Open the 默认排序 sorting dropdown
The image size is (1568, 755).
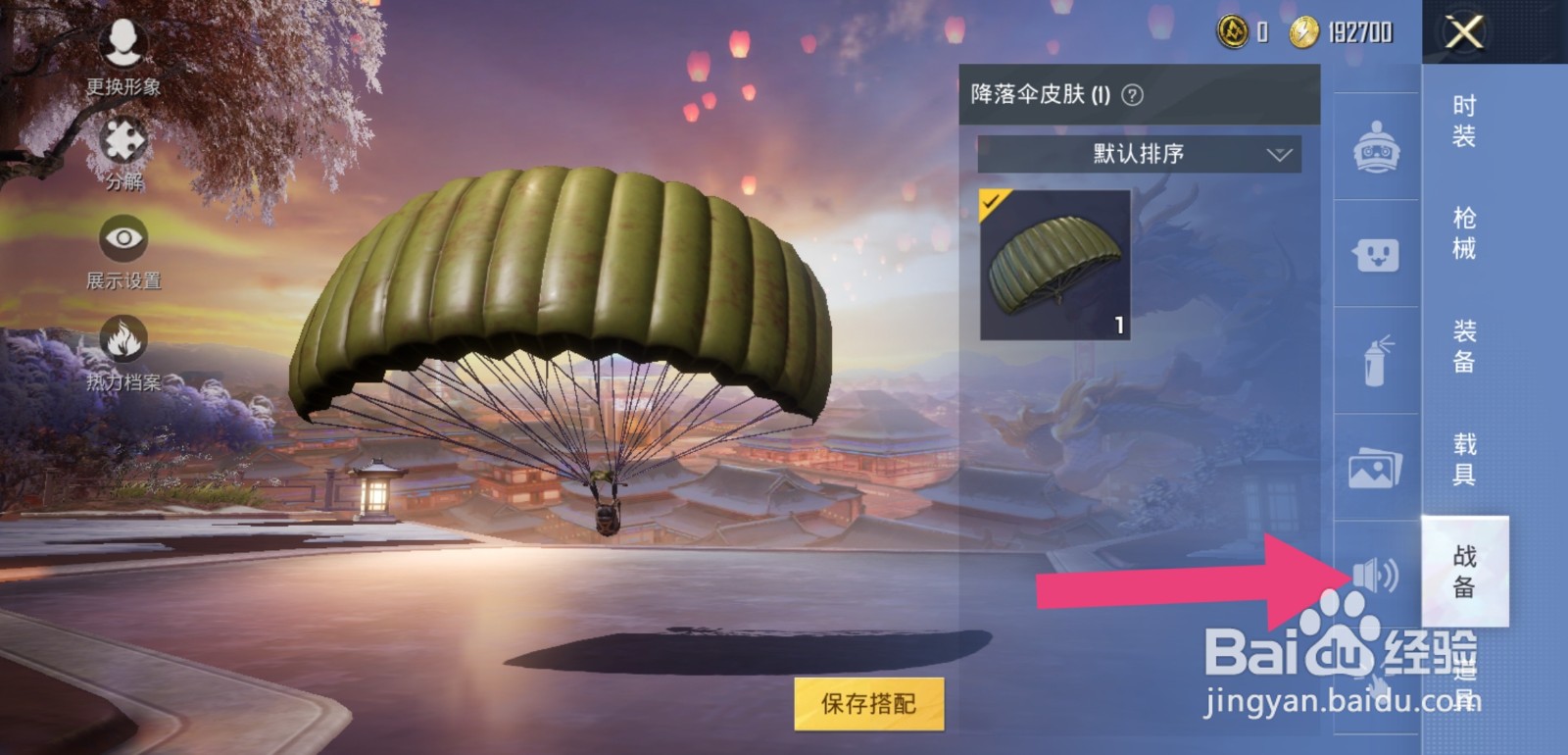pos(1137,154)
